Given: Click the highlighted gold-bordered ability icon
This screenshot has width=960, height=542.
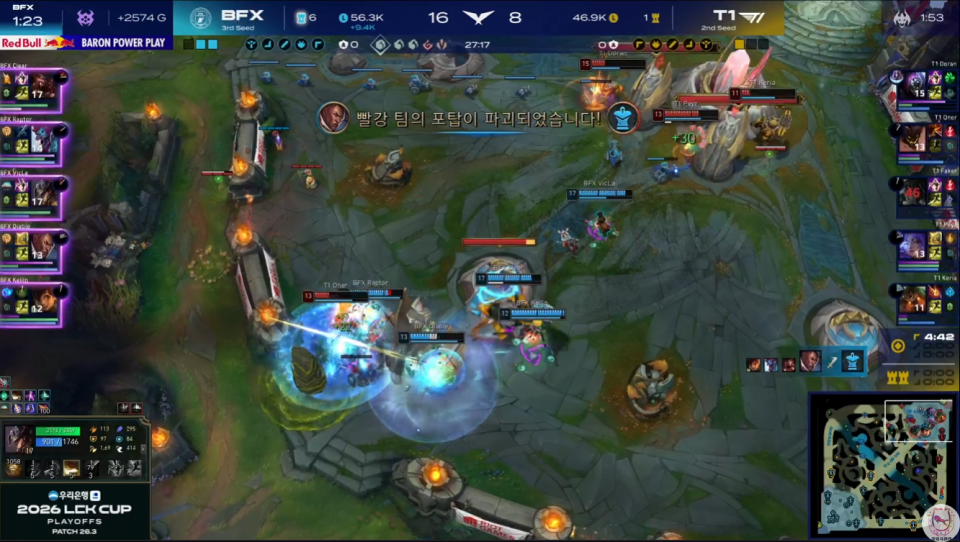Looking at the screenshot, I should pos(72,467).
